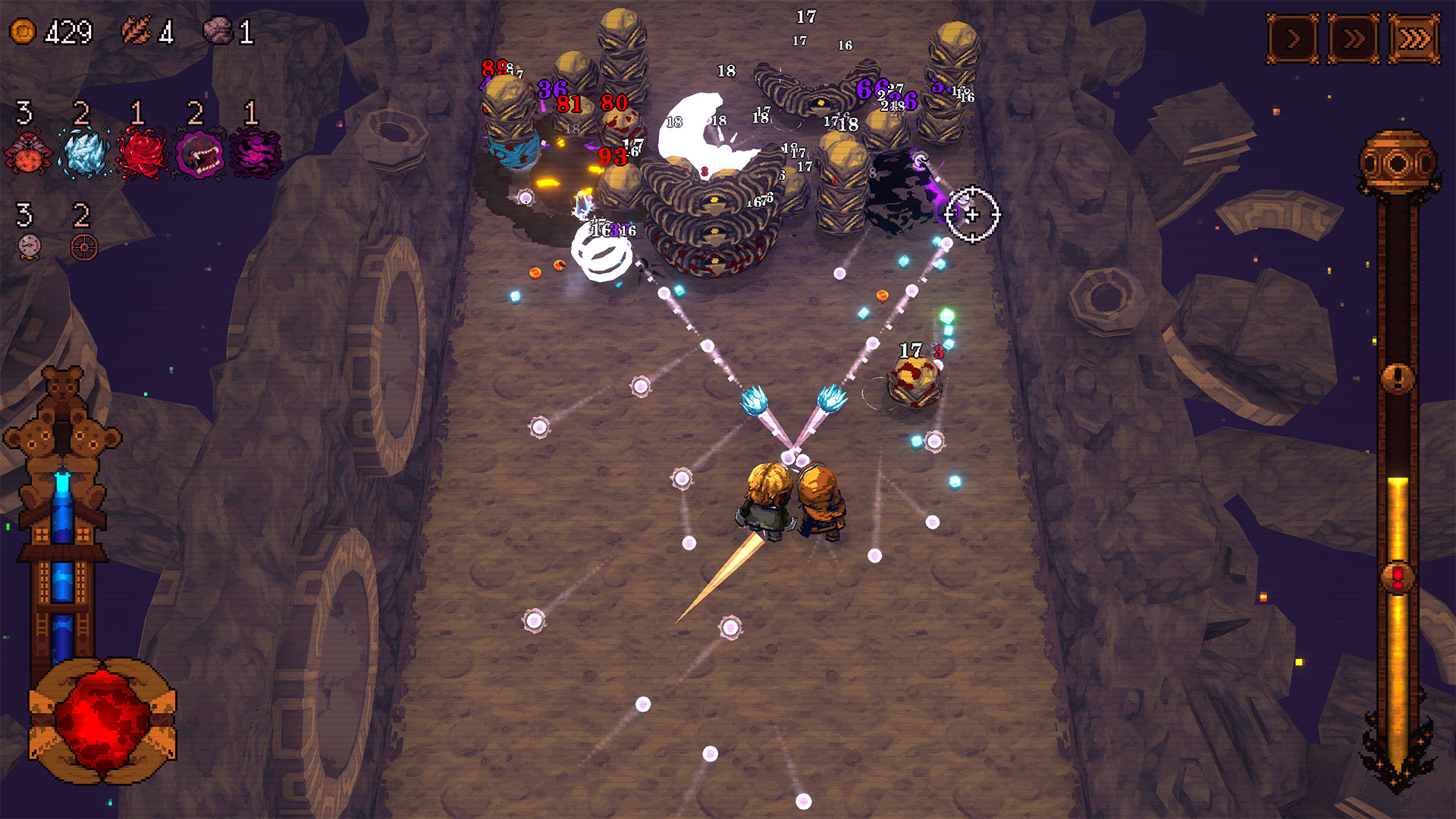Image resolution: width=1456 pixels, height=819 pixels.
Task: Click the red exclamation marker on wave bar
Action: coord(1398,578)
